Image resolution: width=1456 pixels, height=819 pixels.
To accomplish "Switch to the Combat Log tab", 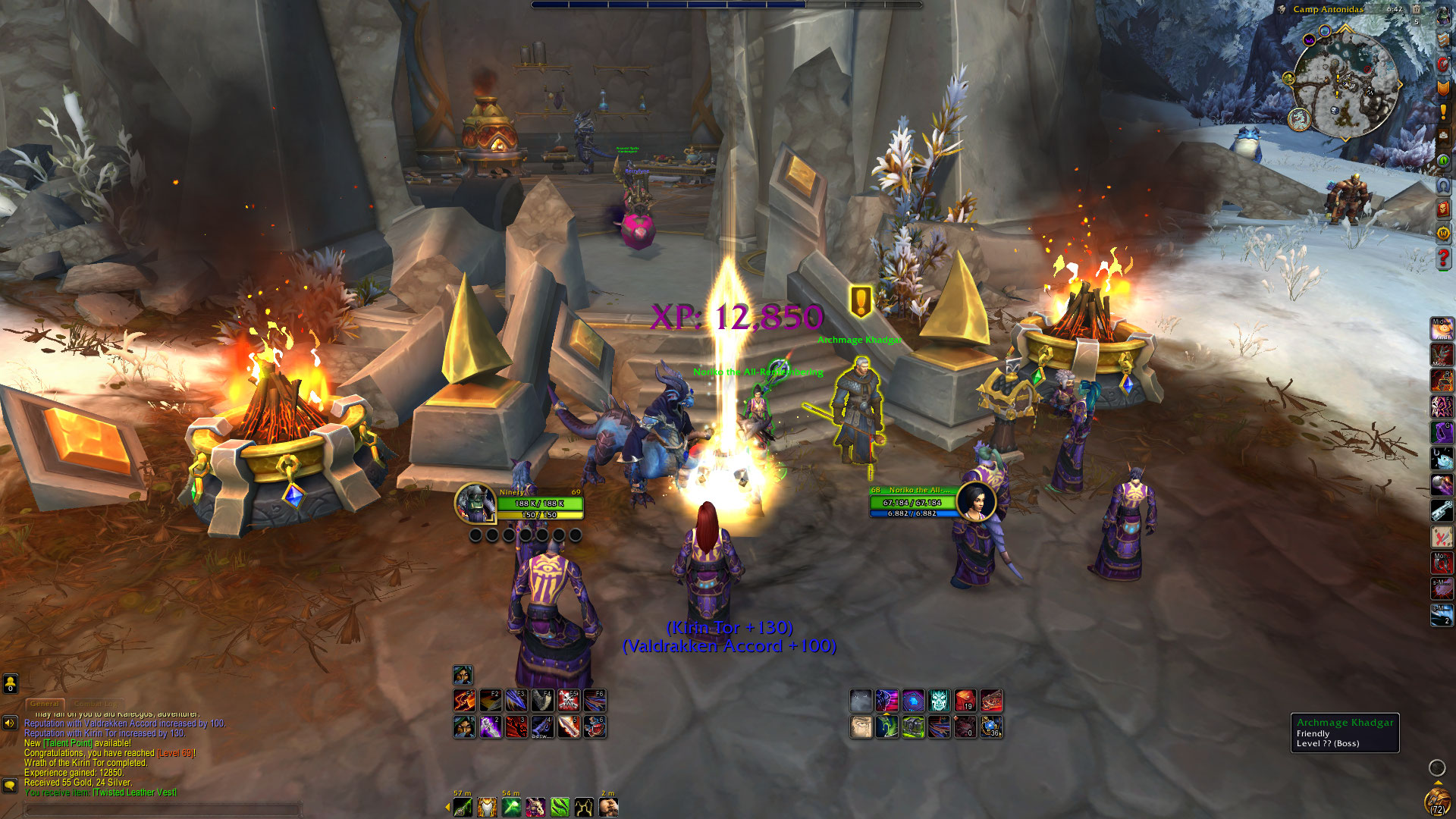I will 96,704.
